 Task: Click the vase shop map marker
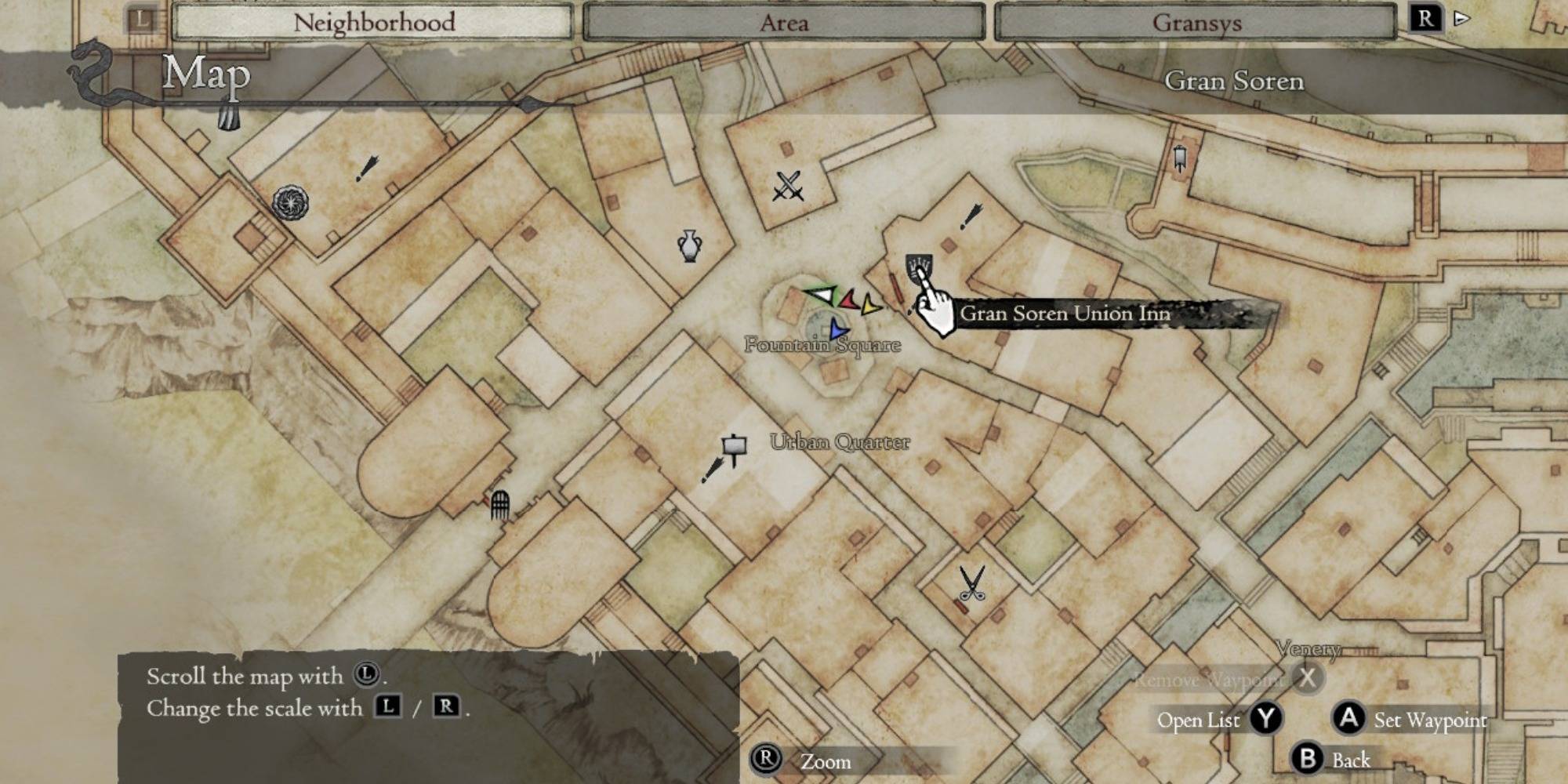(x=689, y=245)
